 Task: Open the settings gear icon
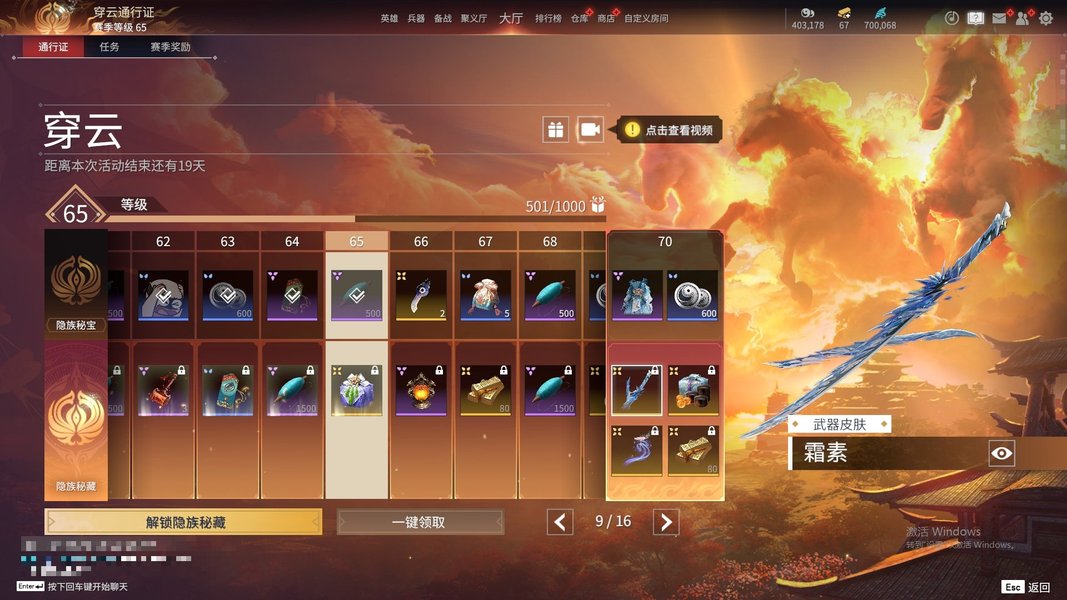(x=1046, y=18)
